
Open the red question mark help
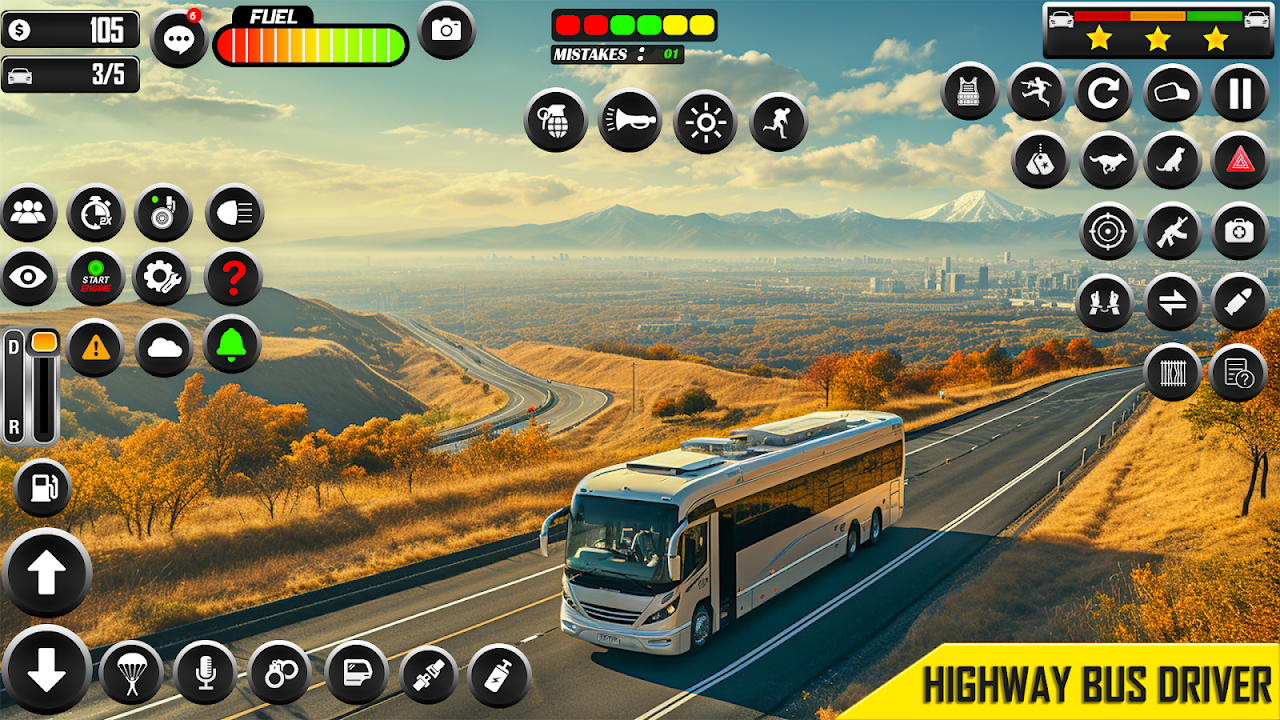233,277
